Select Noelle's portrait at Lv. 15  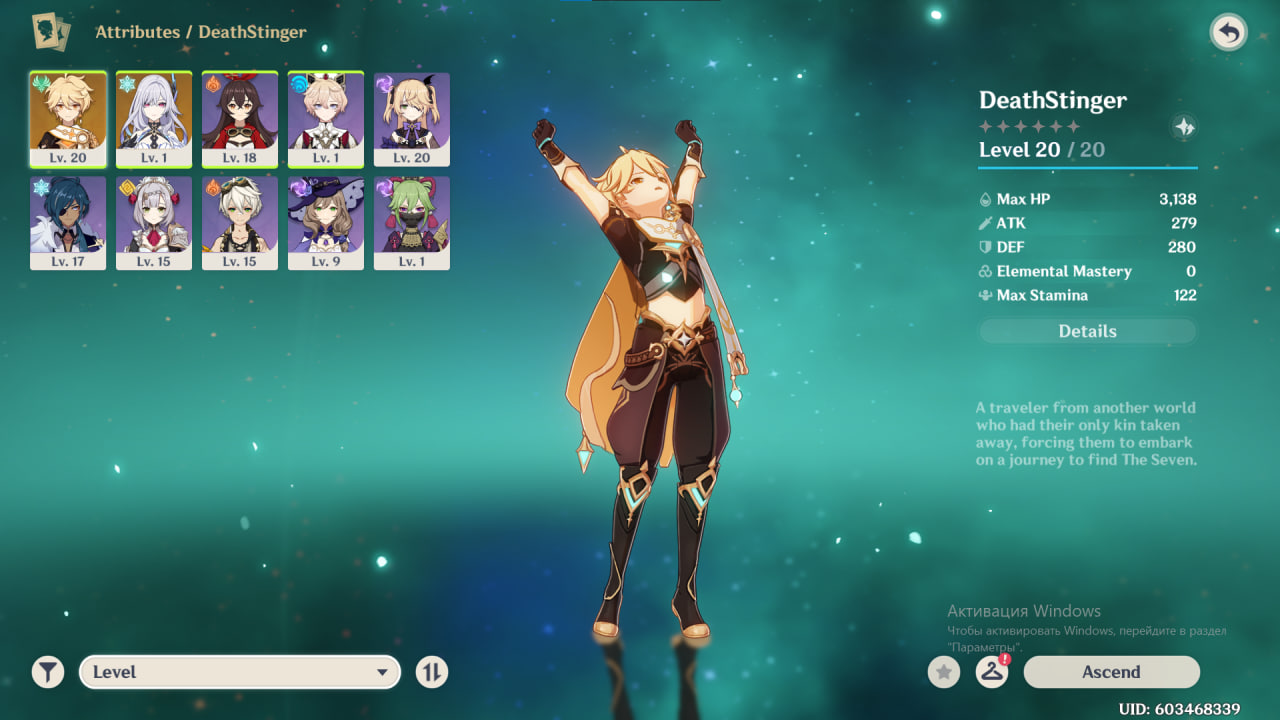(154, 222)
